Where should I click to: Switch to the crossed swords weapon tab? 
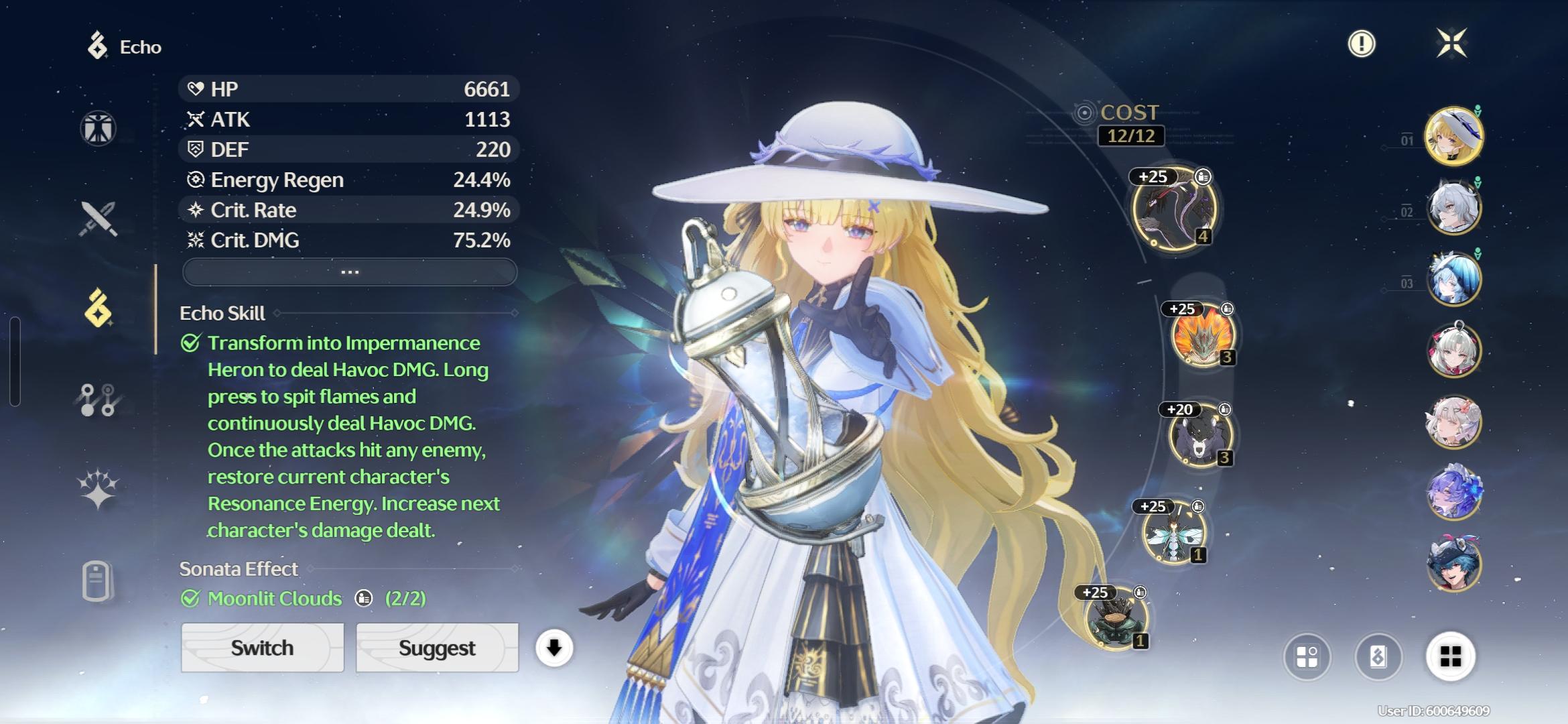[x=99, y=219]
